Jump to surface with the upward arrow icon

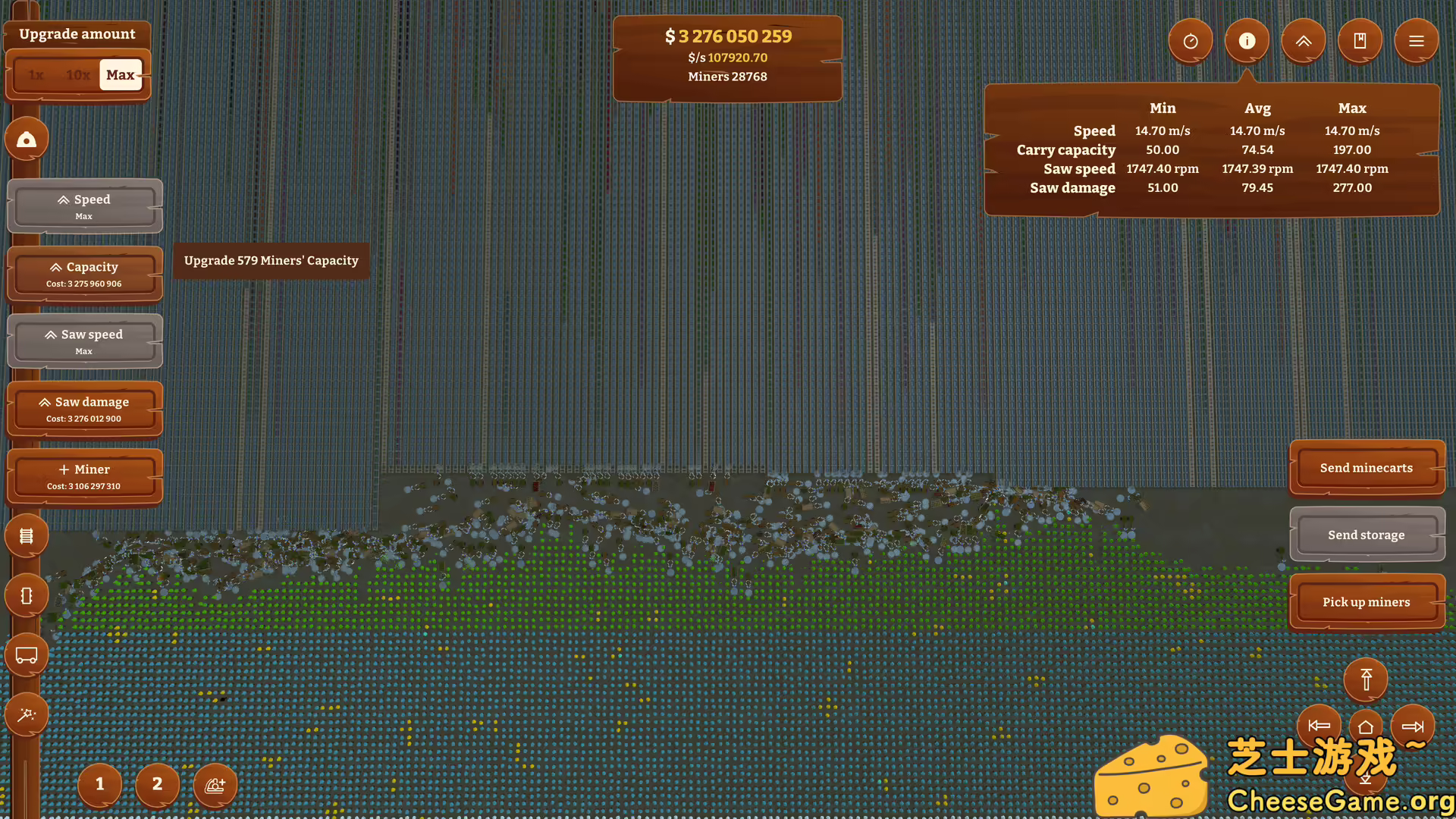(x=1365, y=679)
